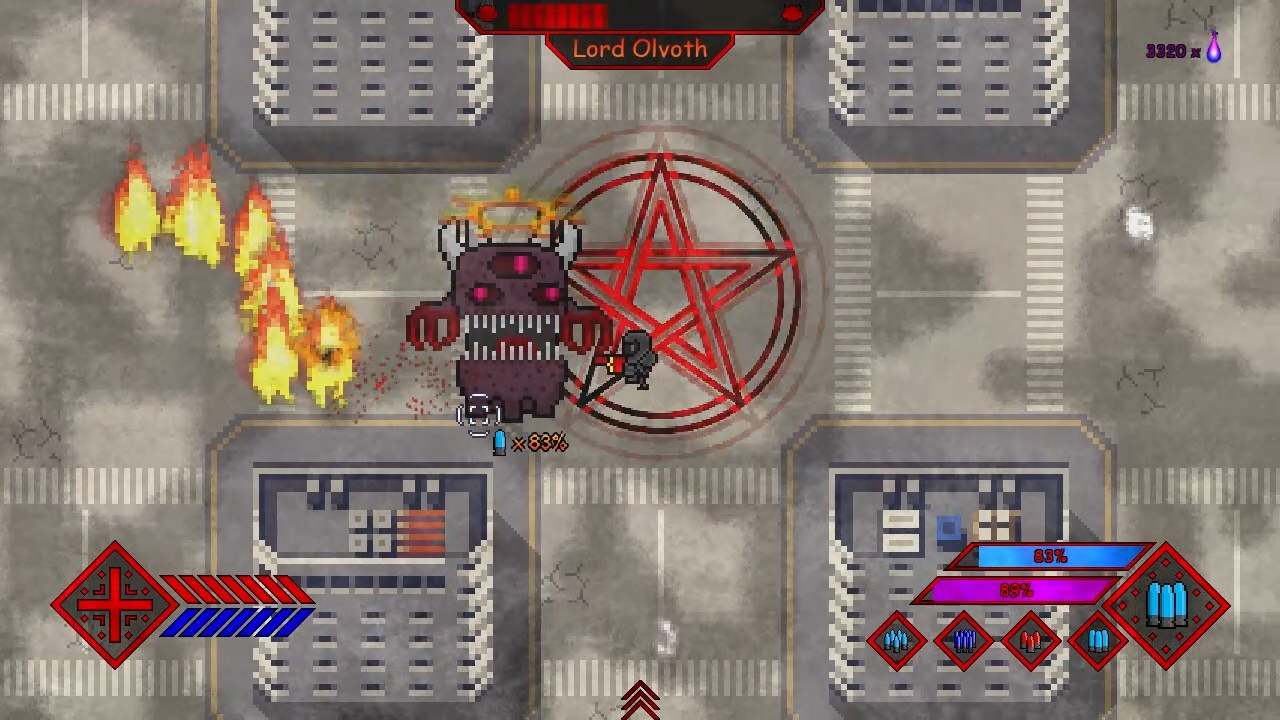Select the dark purple bullets ammo diamond
The image size is (1280, 720).
coord(963,640)
